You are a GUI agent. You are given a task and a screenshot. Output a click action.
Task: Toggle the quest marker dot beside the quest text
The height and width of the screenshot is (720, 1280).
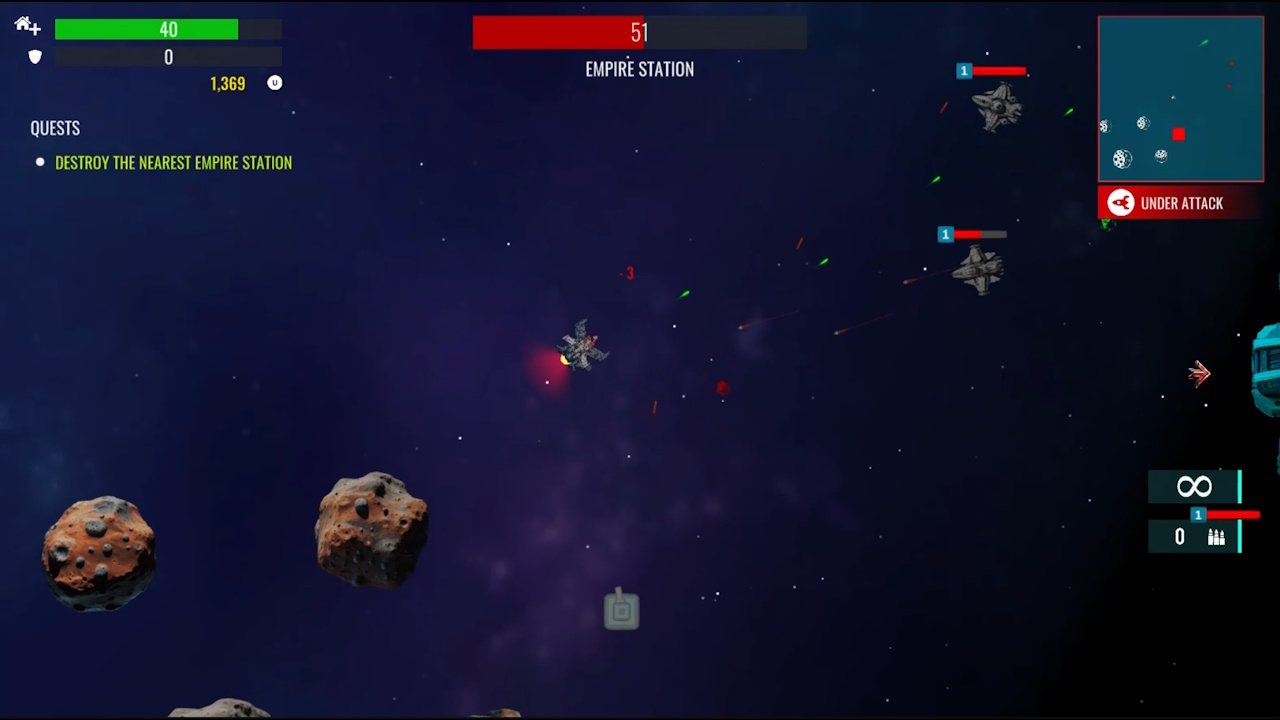pyautogui.click(x=39, y=162)
